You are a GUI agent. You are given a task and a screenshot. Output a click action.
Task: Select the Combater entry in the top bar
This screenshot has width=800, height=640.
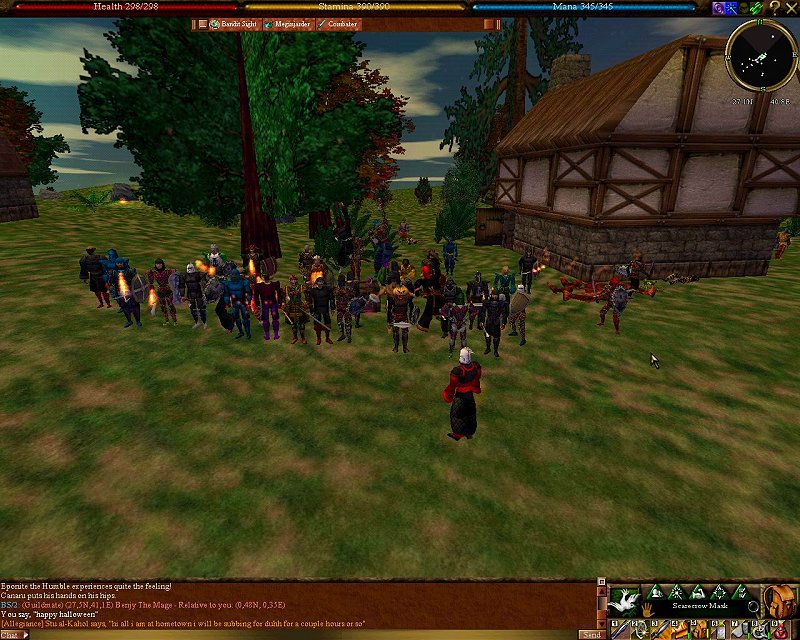click(x=338, y=24)
